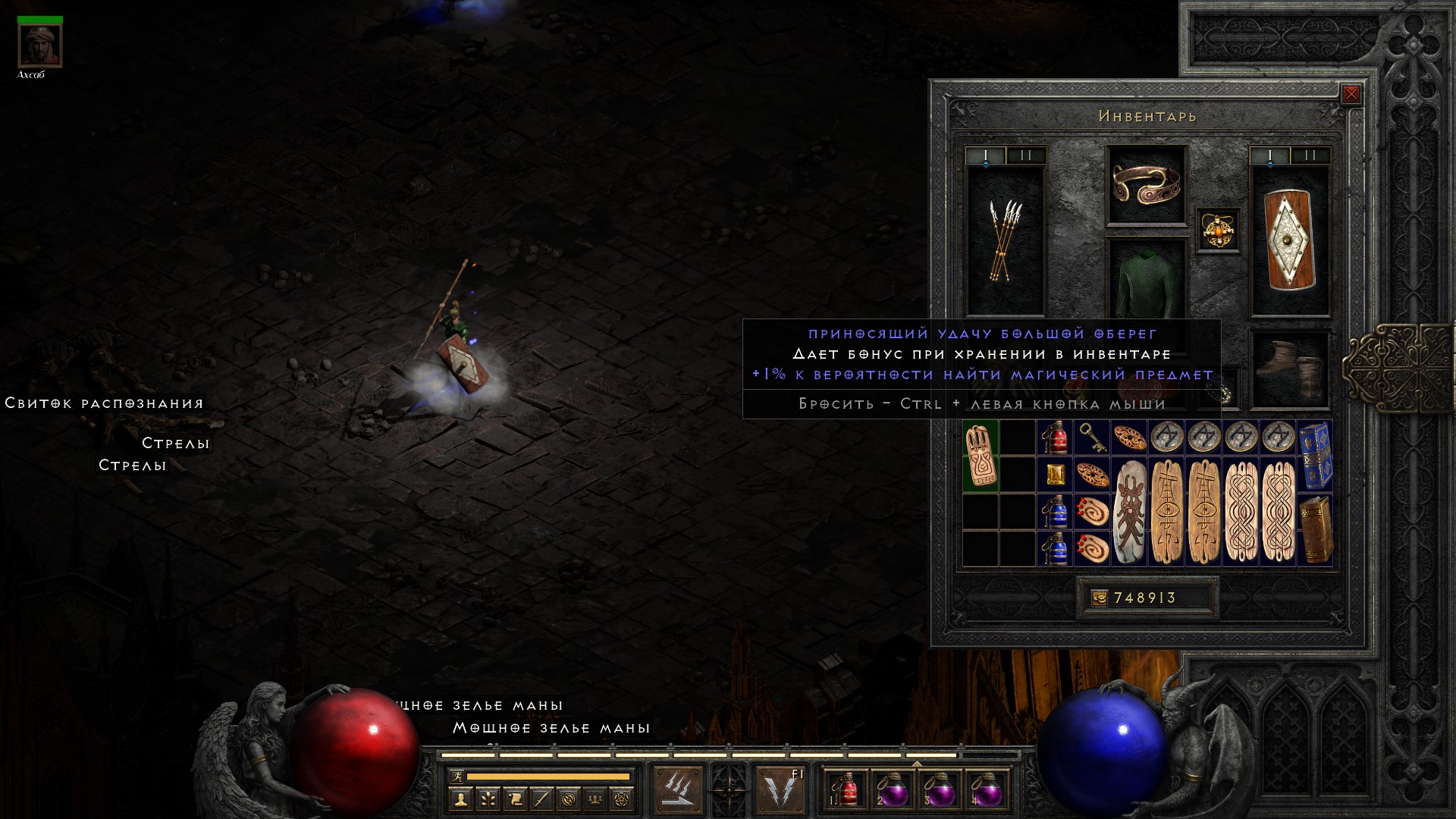Click the equipped amulet slot
This screenshot has height=819, width=1456.
[x=1218, y=231]
